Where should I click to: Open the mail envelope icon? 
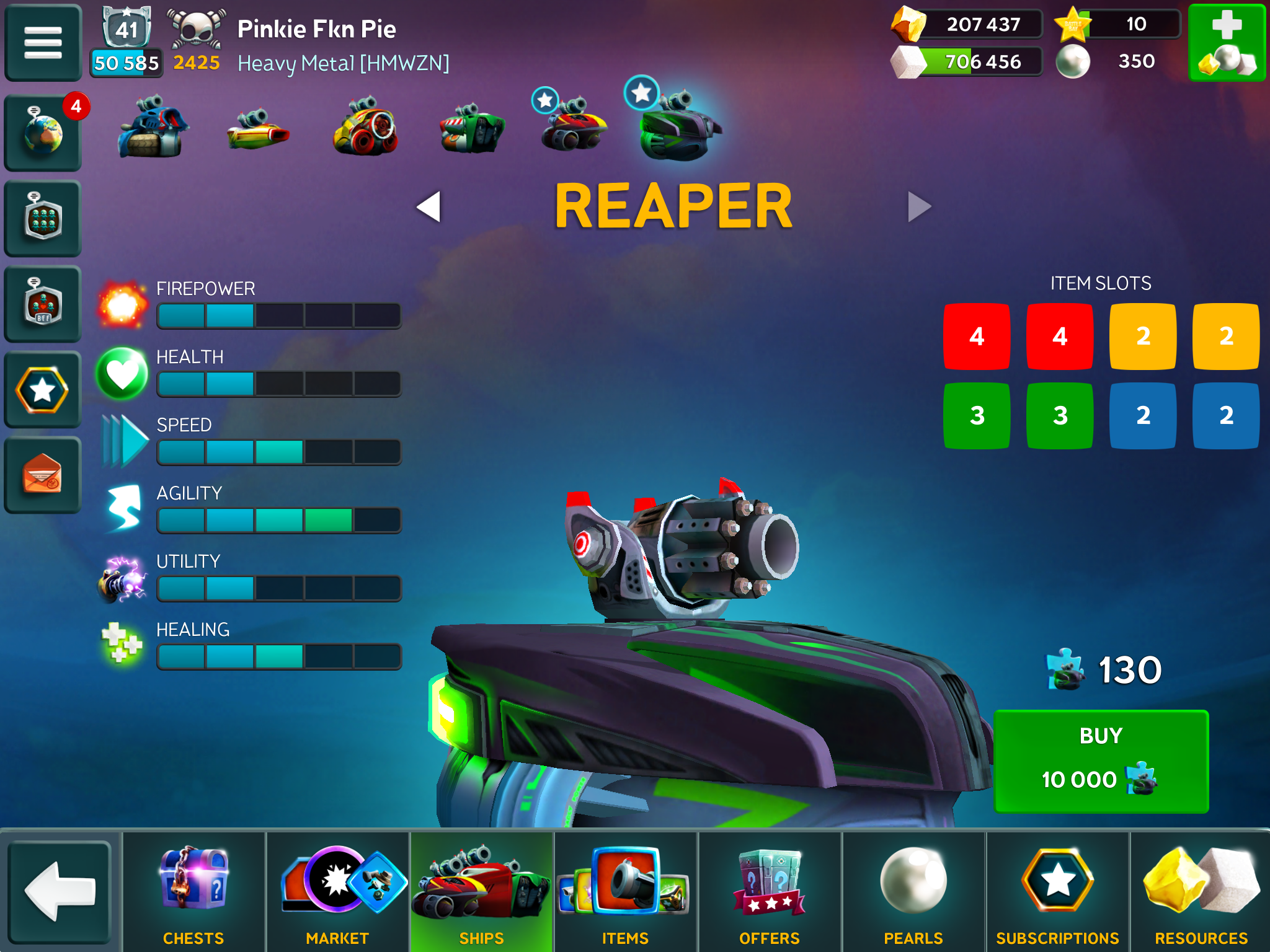(x=43, y=475)
